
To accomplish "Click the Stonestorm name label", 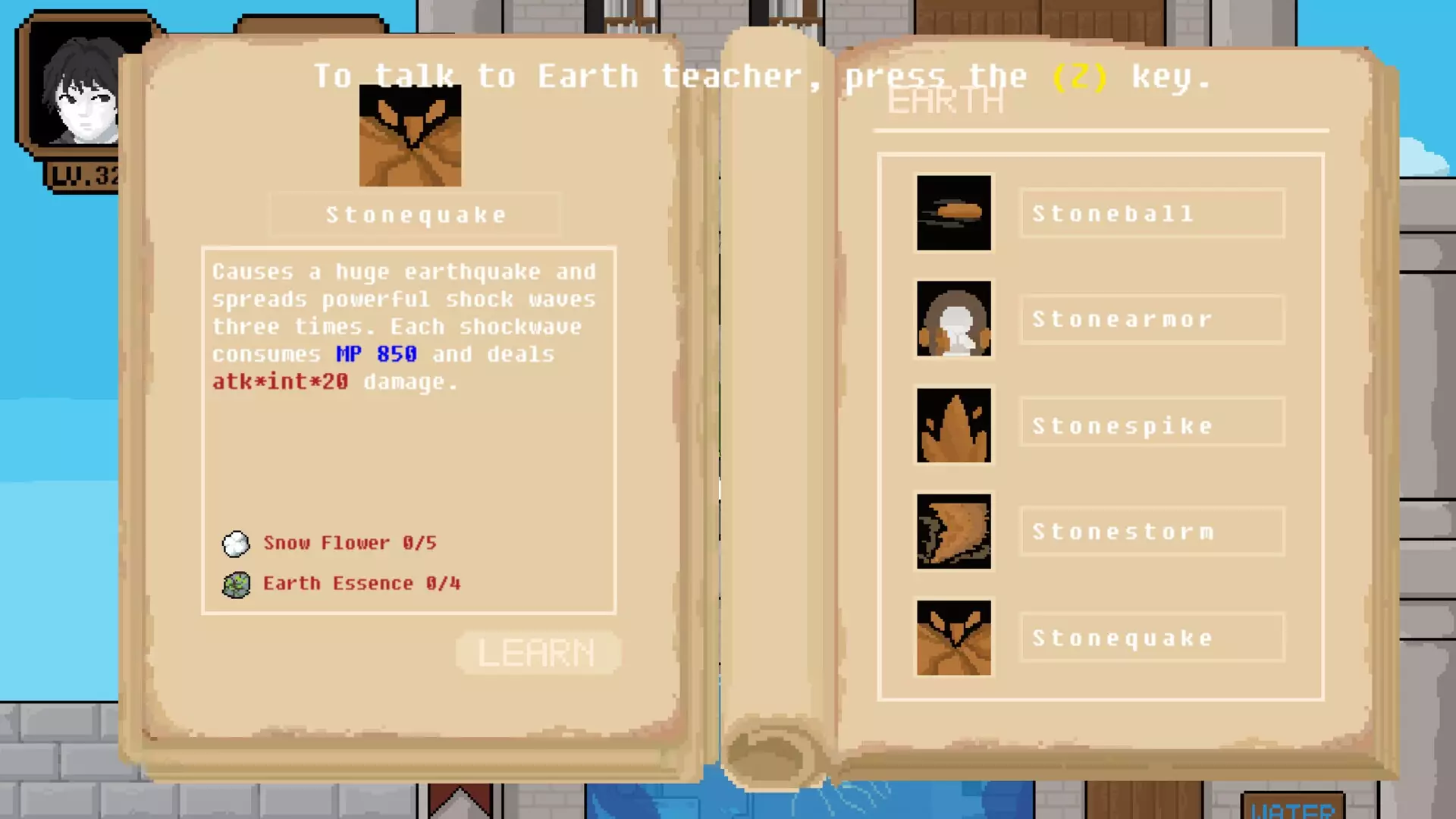I will 1151,531.
